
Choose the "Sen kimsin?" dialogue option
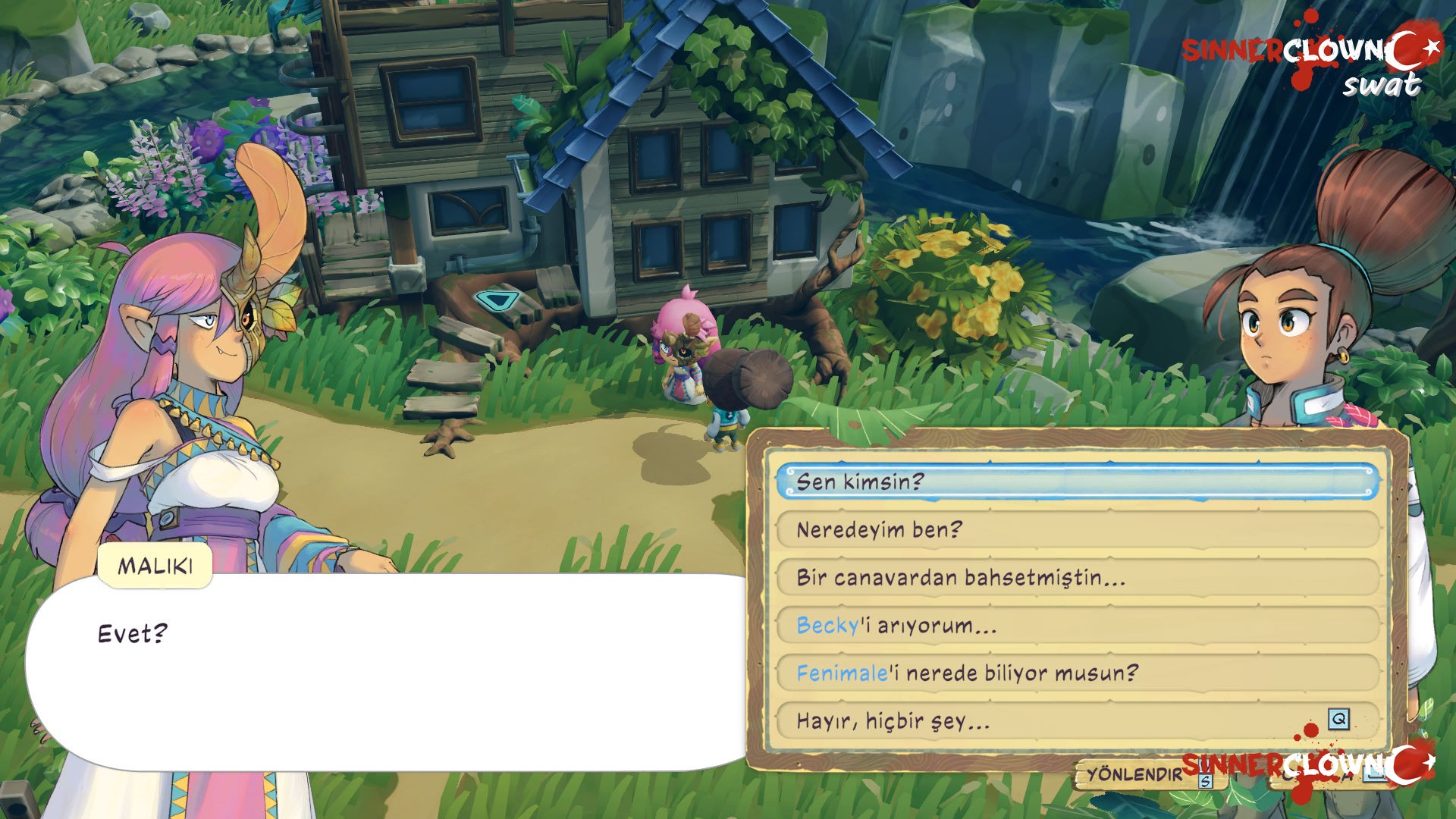click(1077, 482)
